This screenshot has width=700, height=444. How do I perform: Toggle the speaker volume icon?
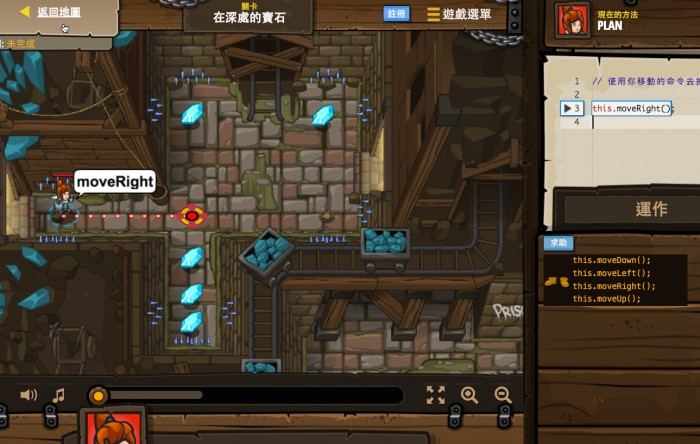(x=28, y=395)
